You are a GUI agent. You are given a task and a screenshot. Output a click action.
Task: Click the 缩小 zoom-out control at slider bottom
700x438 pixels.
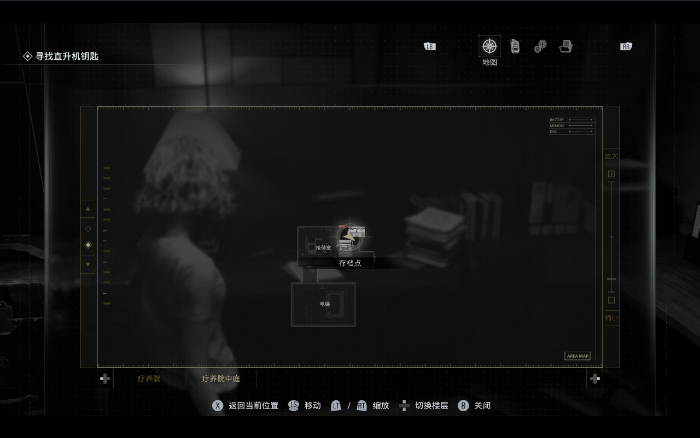click(611, 317)
